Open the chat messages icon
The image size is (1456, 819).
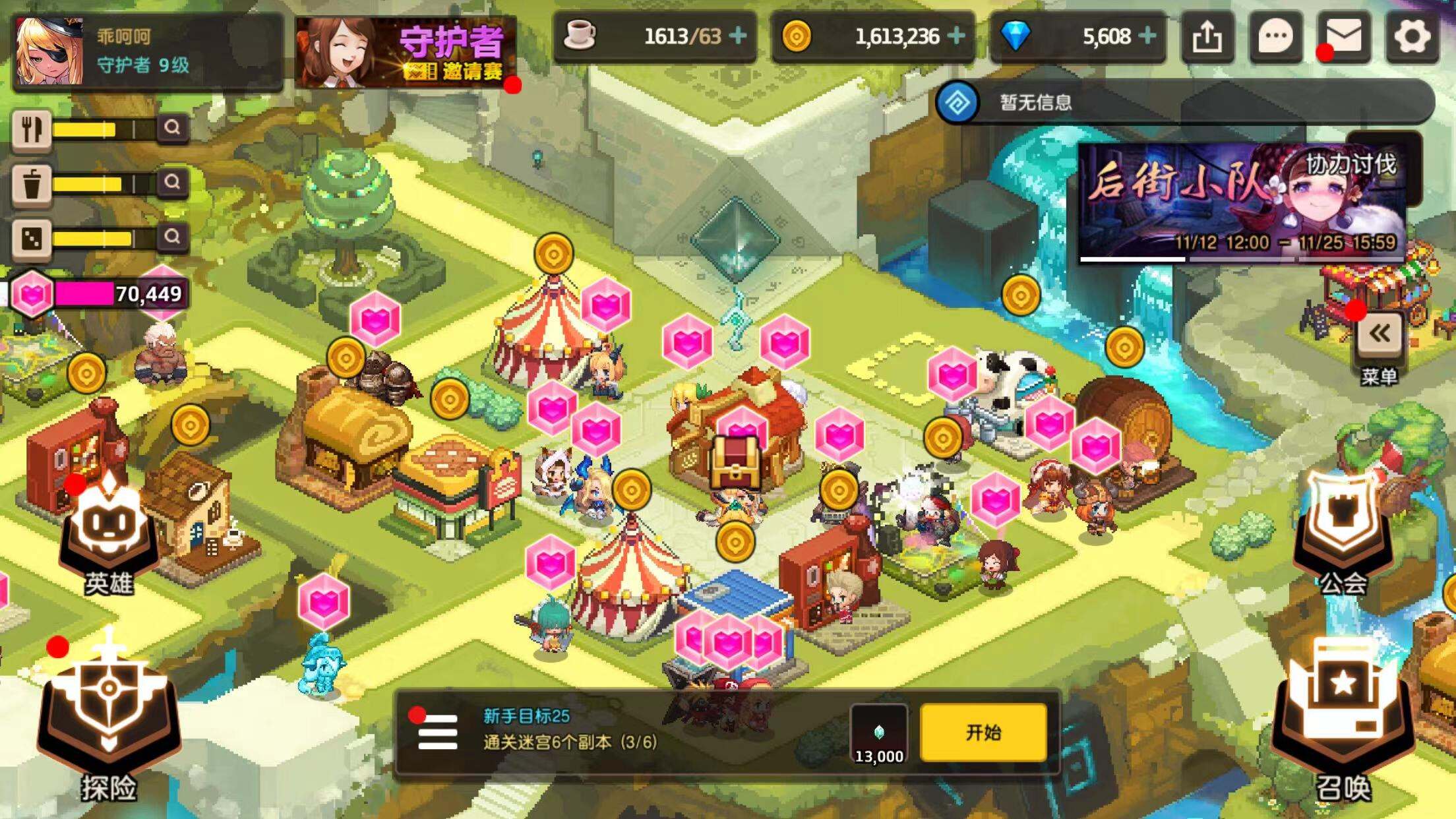pos(1277,38)
